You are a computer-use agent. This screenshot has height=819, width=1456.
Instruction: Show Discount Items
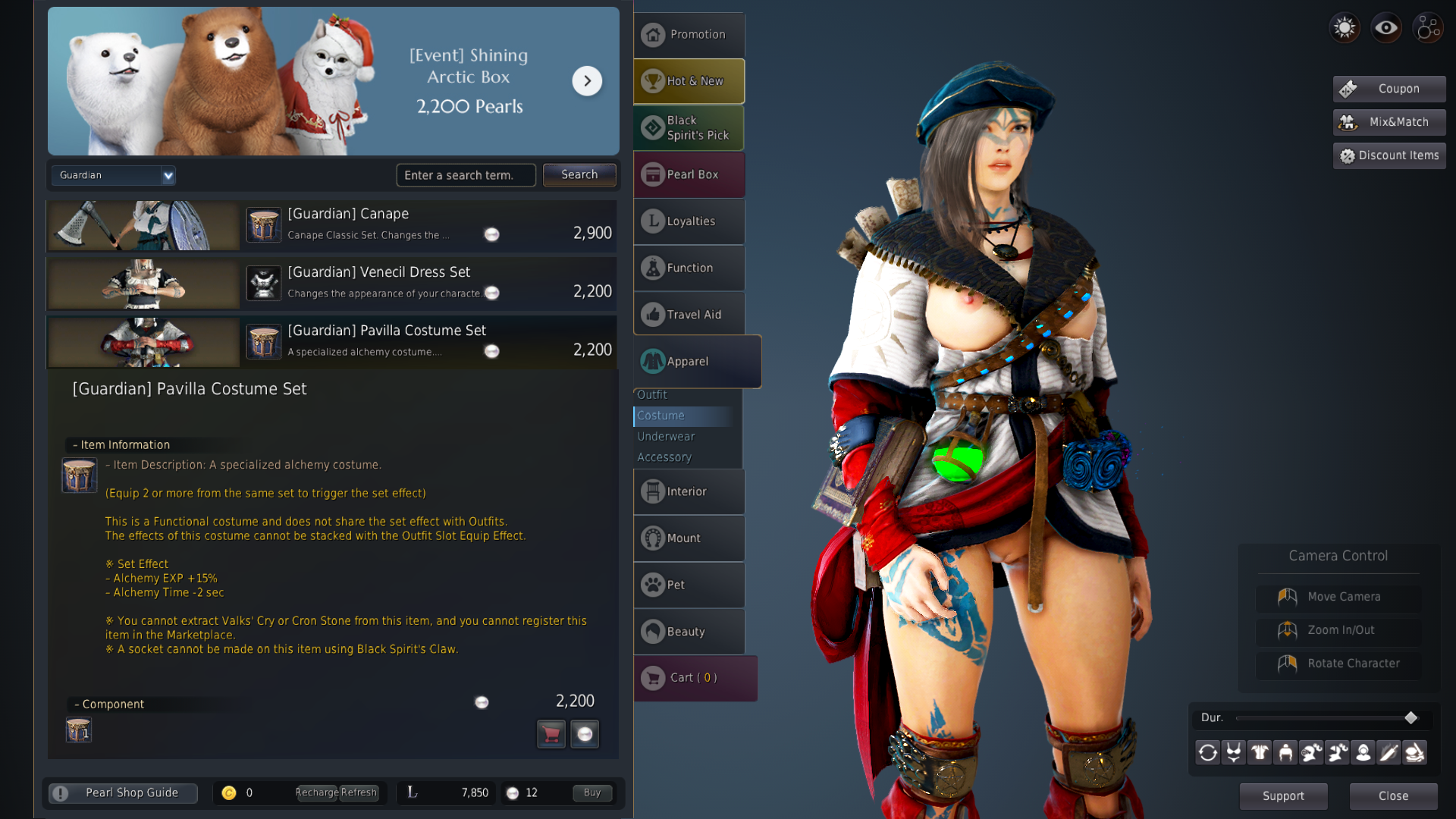point(1389,155)
